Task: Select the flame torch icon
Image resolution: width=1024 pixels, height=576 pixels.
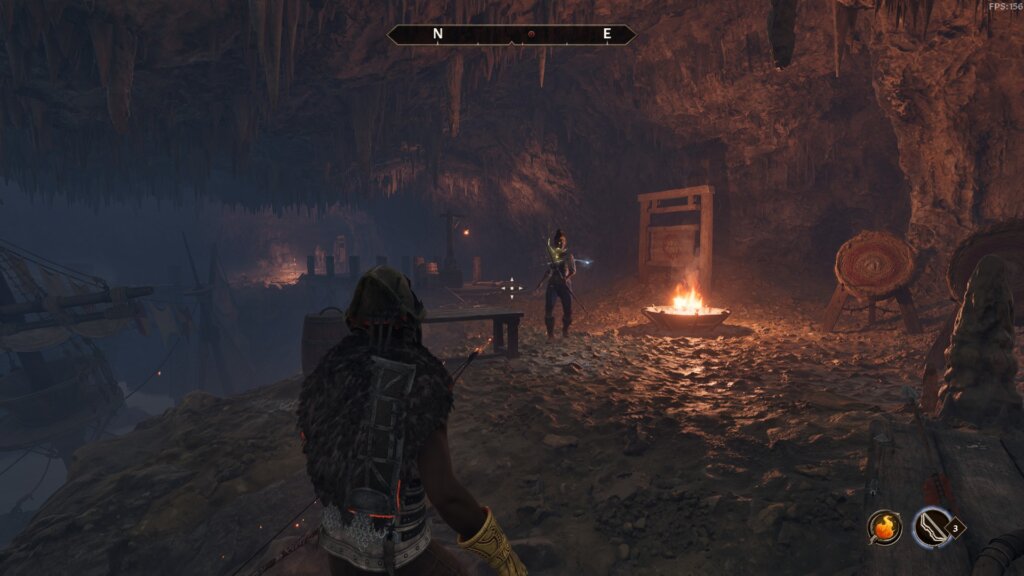Action: 883,526
